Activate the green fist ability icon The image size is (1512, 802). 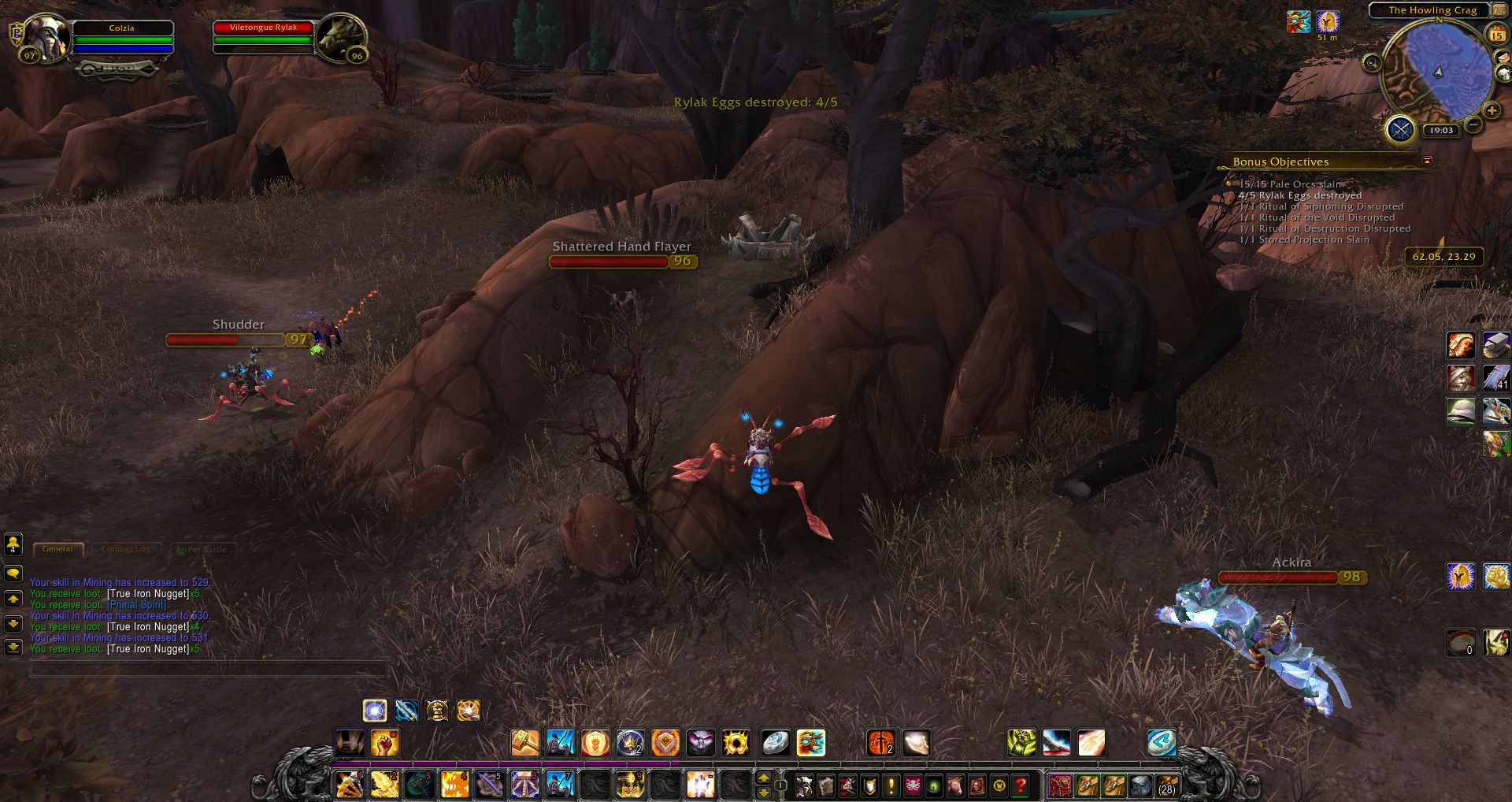pos(1021,742)
